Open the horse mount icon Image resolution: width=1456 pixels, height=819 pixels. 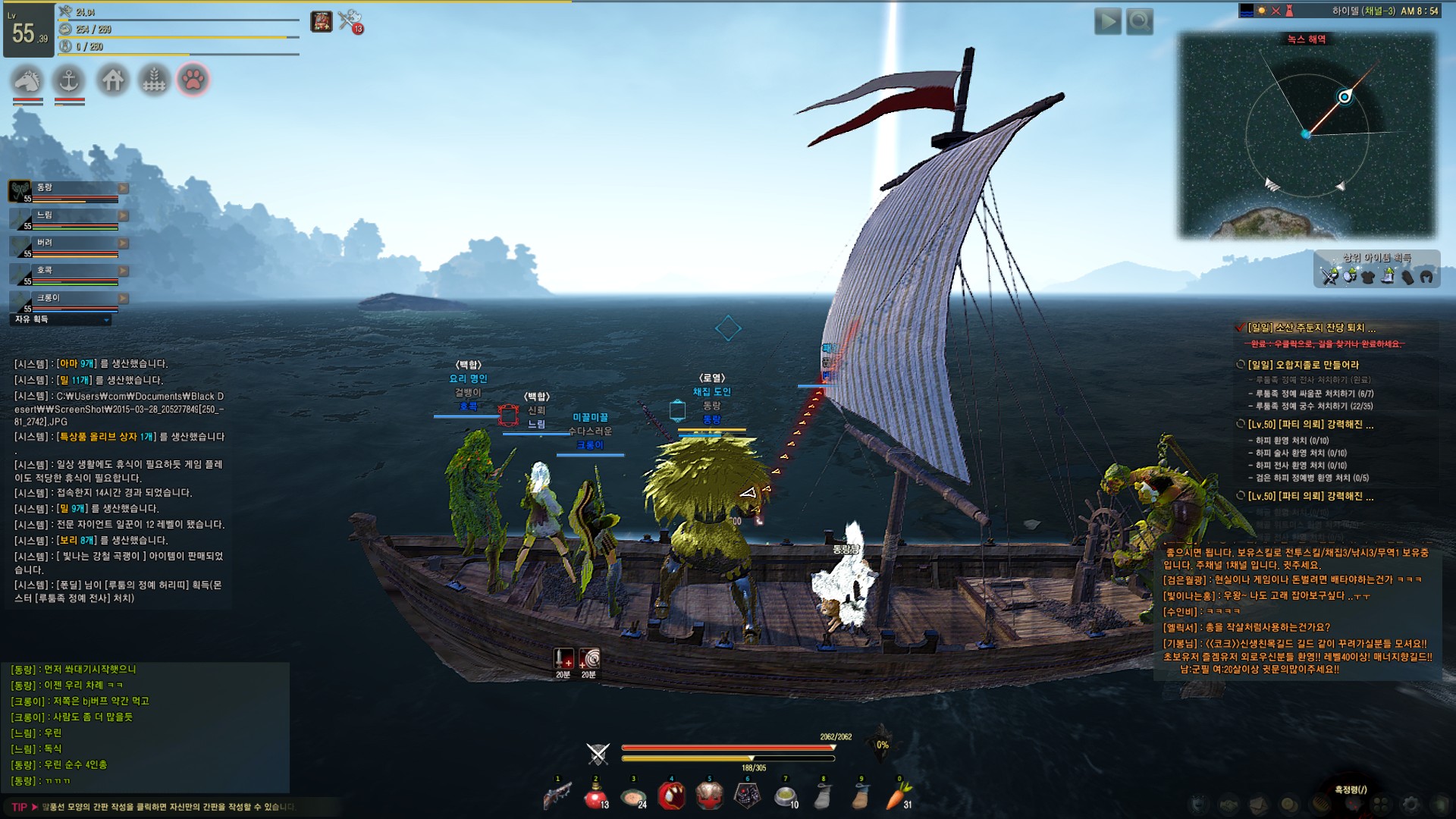click(x=27, y=80)
